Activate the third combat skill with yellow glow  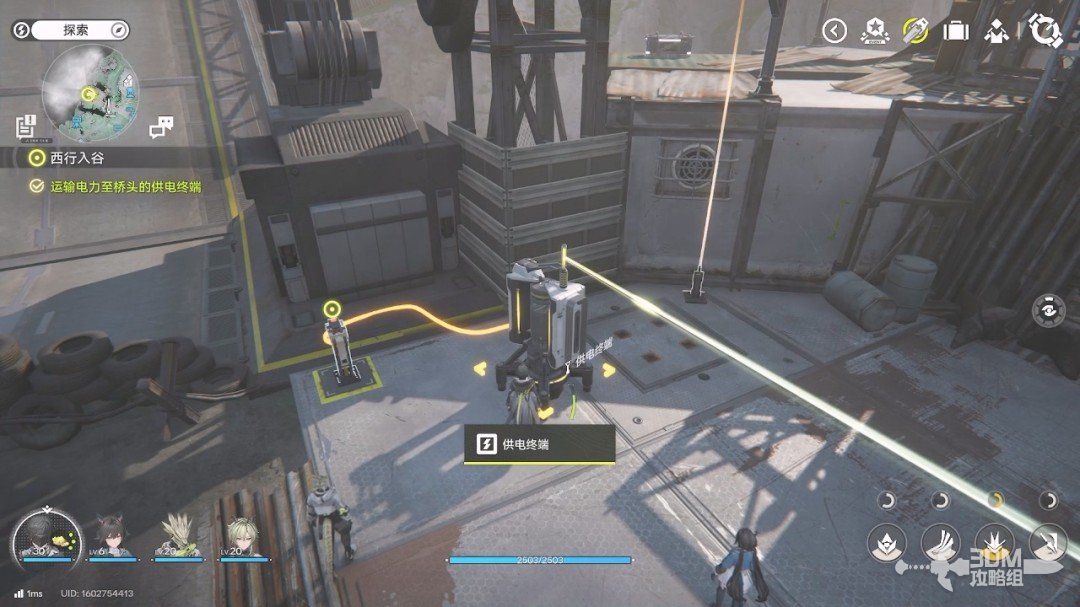[994, 541]
